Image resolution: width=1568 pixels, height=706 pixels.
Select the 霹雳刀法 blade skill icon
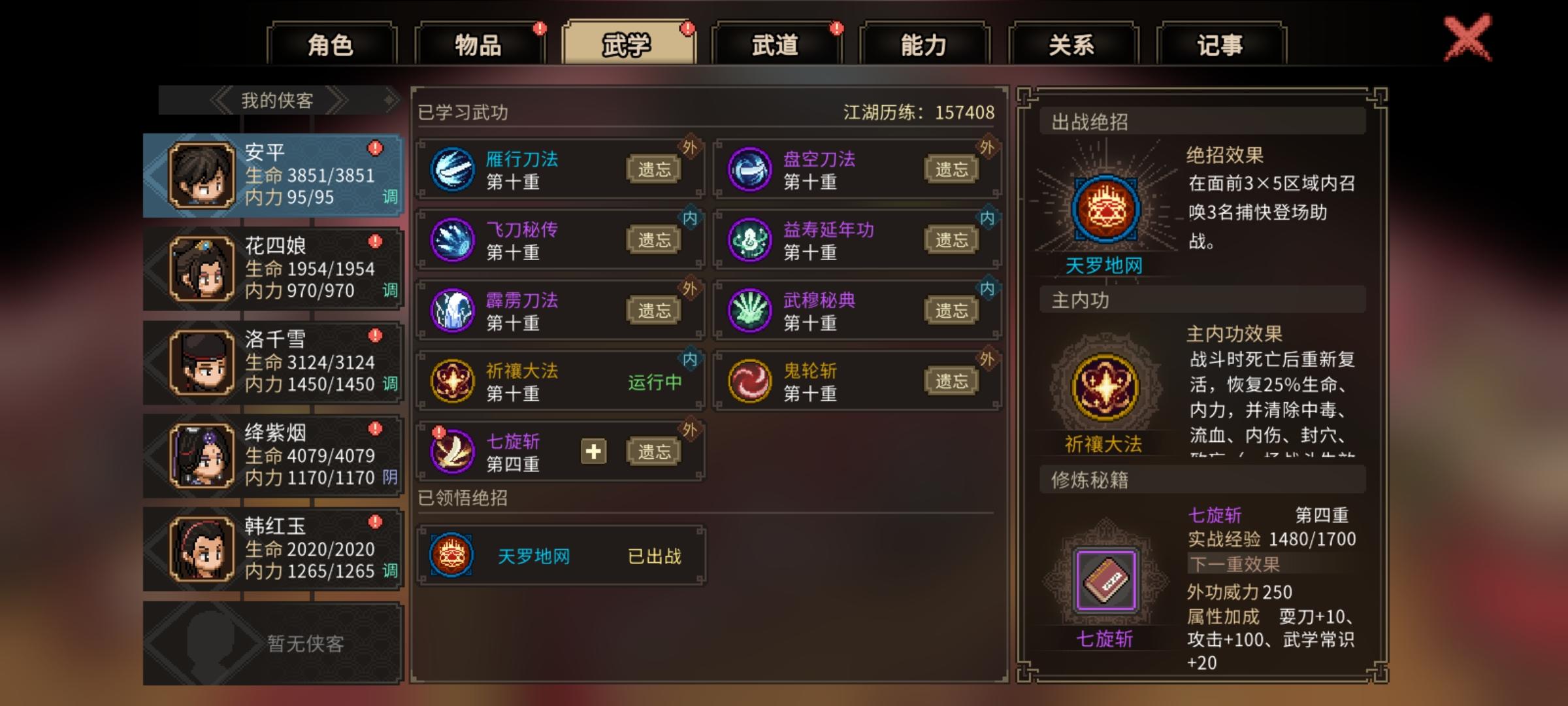coord(453,308)
